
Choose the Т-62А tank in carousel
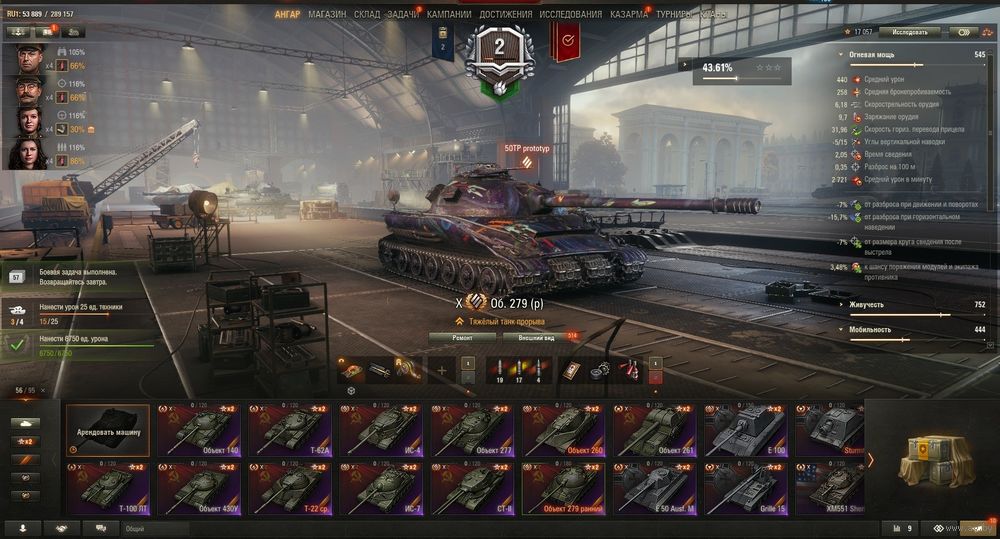point(293,430)
